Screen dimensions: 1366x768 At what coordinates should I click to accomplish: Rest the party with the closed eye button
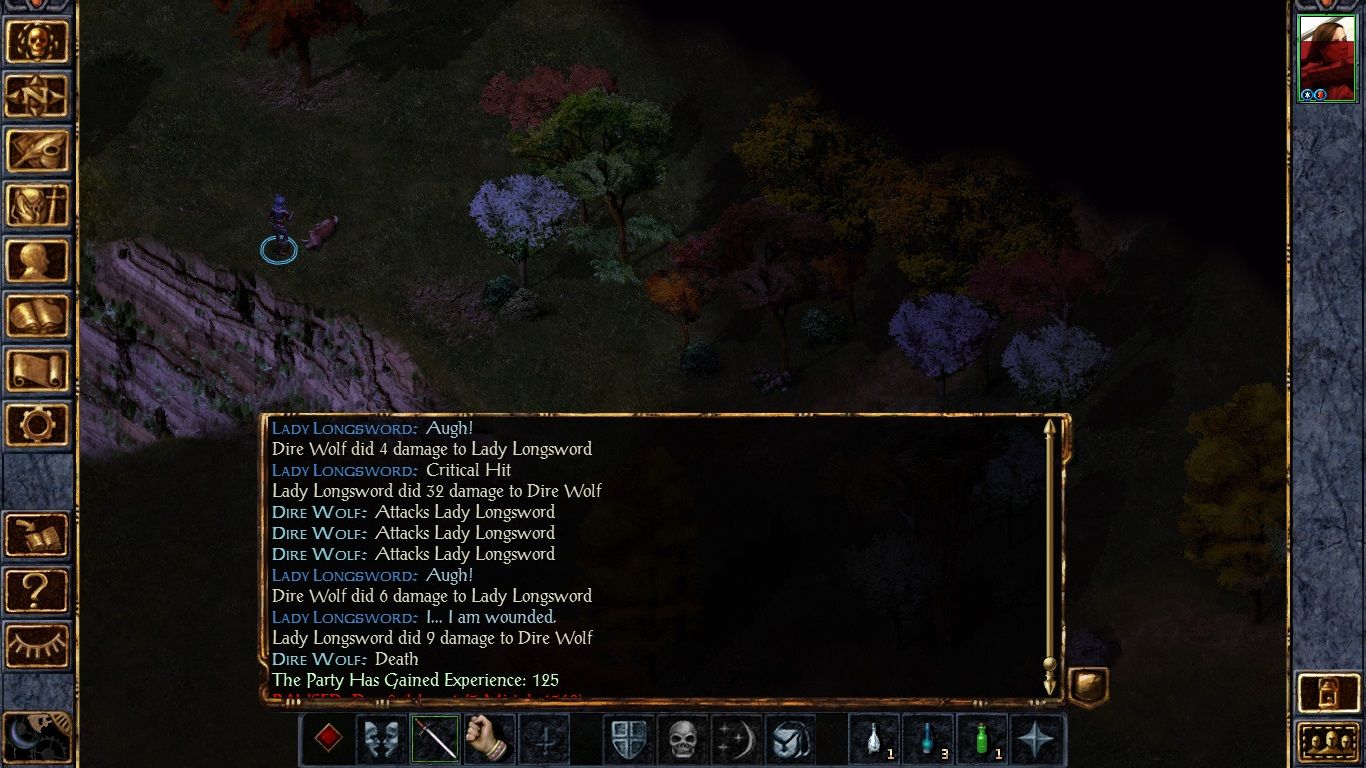click(x=38, y=646)
